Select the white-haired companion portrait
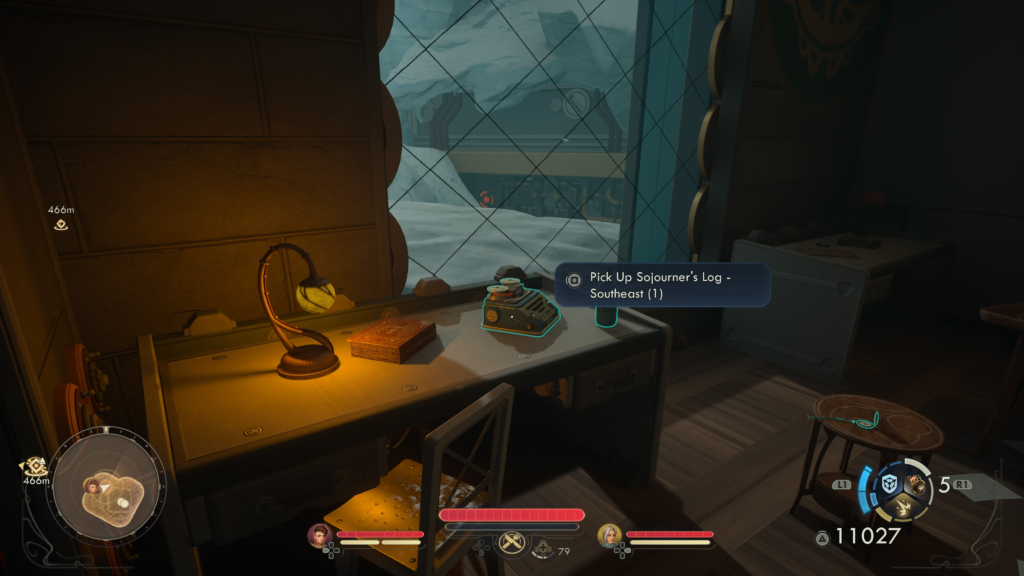 608,535
